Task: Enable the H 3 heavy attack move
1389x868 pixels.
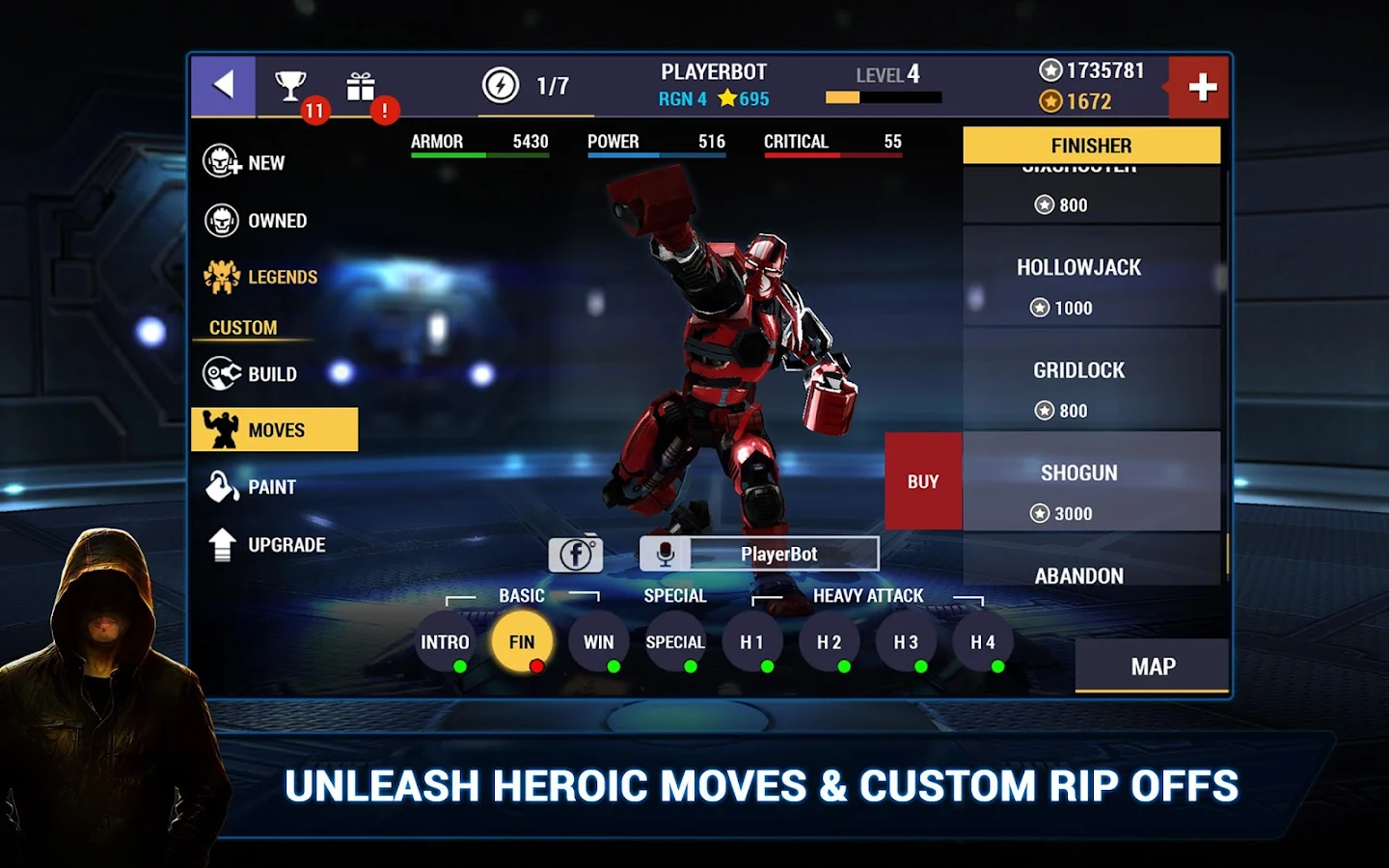Action: [x=906, y=641]
